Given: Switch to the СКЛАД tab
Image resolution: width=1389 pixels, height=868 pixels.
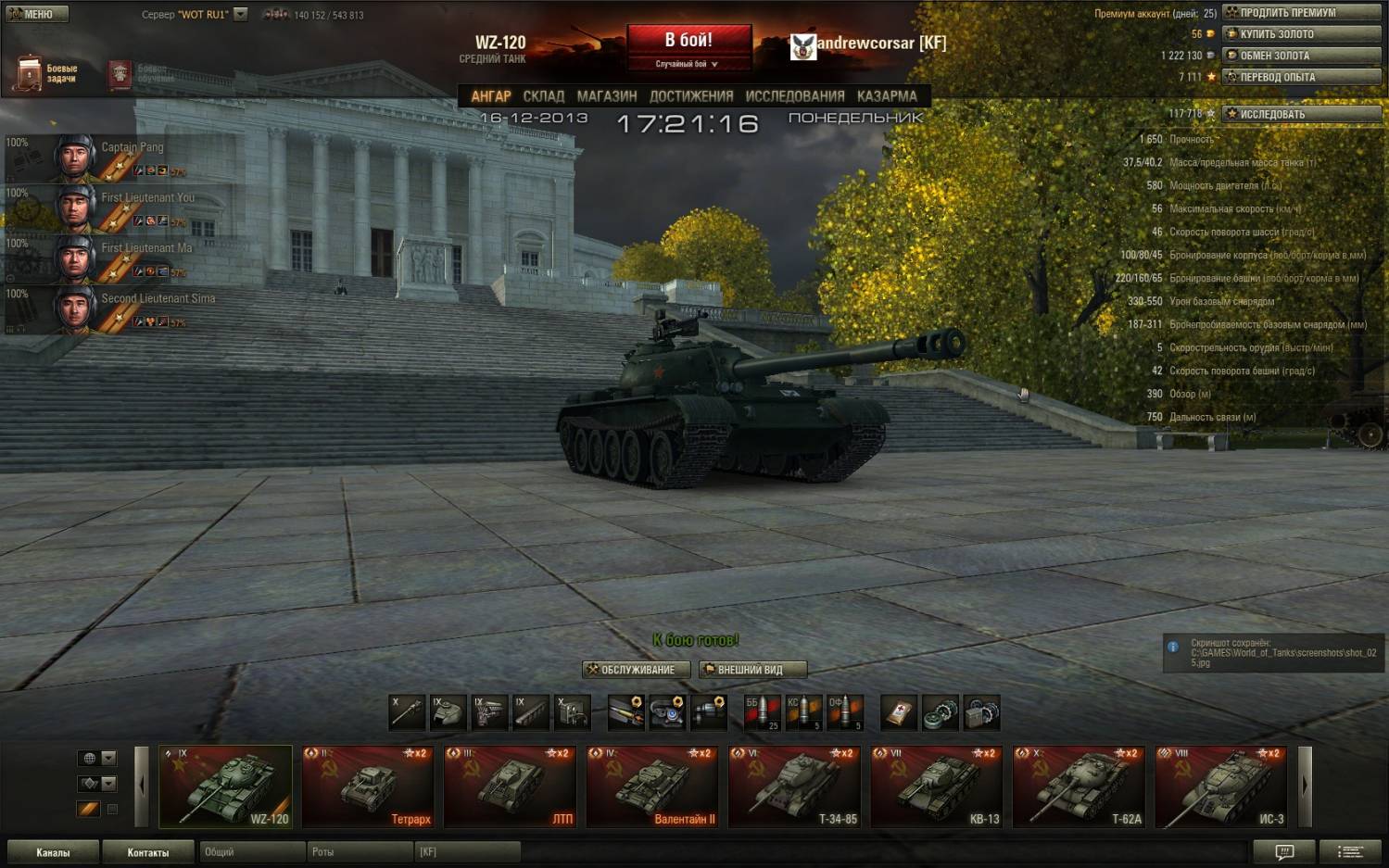Looking at the screenshot, I should coord(543,96).
